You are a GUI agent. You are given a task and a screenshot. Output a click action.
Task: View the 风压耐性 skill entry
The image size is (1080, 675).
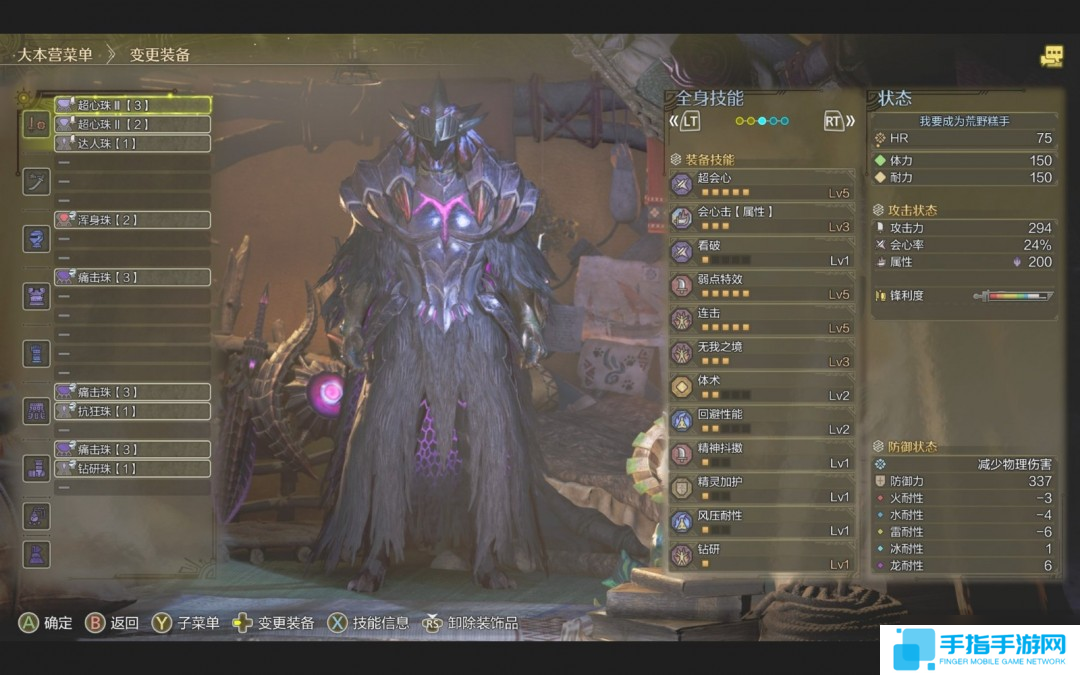(x=762, y=522)
